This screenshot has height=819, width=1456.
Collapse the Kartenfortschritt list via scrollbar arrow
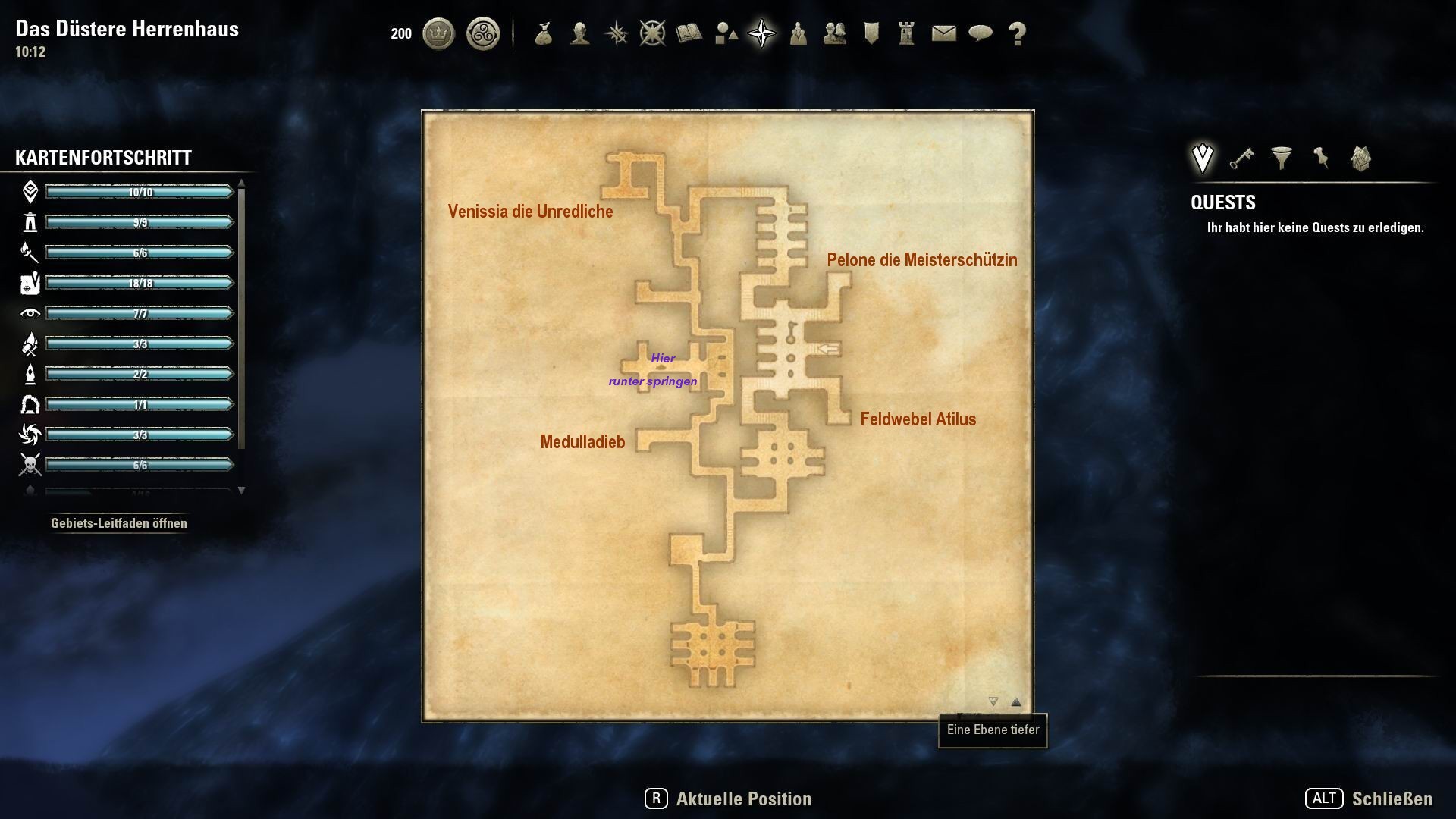tap(242, 491)
